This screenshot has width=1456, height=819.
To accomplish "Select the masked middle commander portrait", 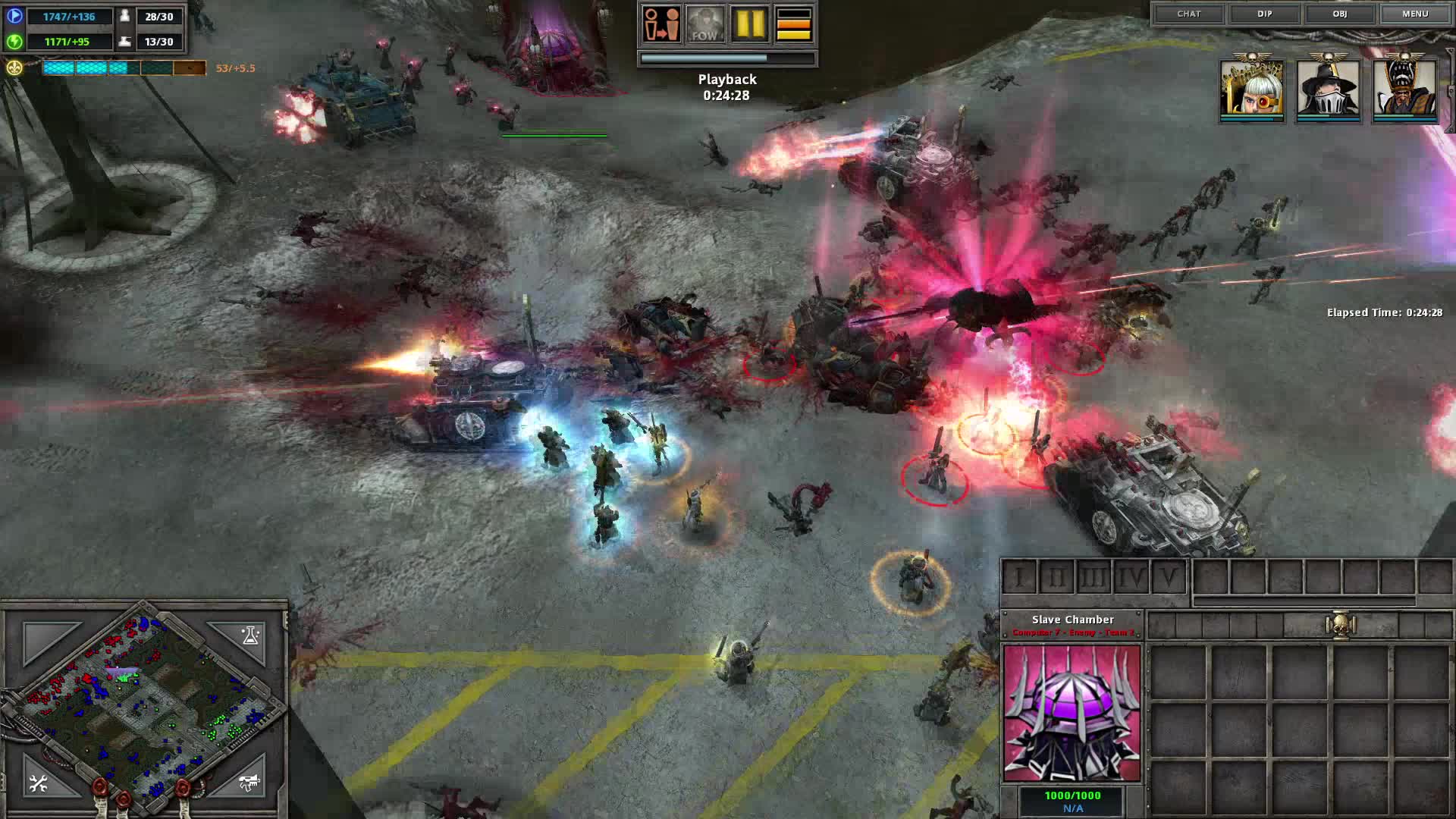I will click(x=1329, y=89).
